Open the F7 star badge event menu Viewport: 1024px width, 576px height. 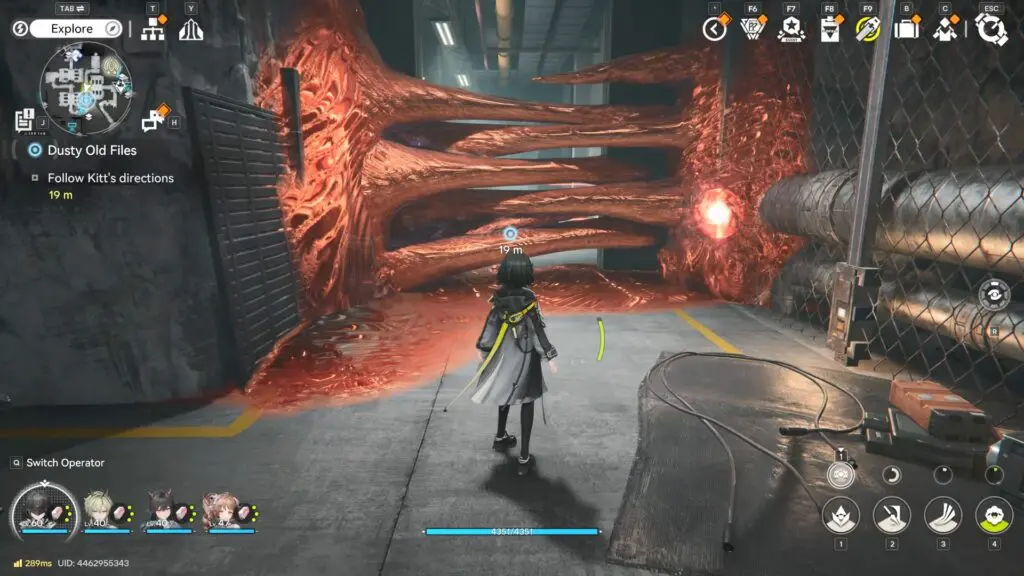coord(791,29)
